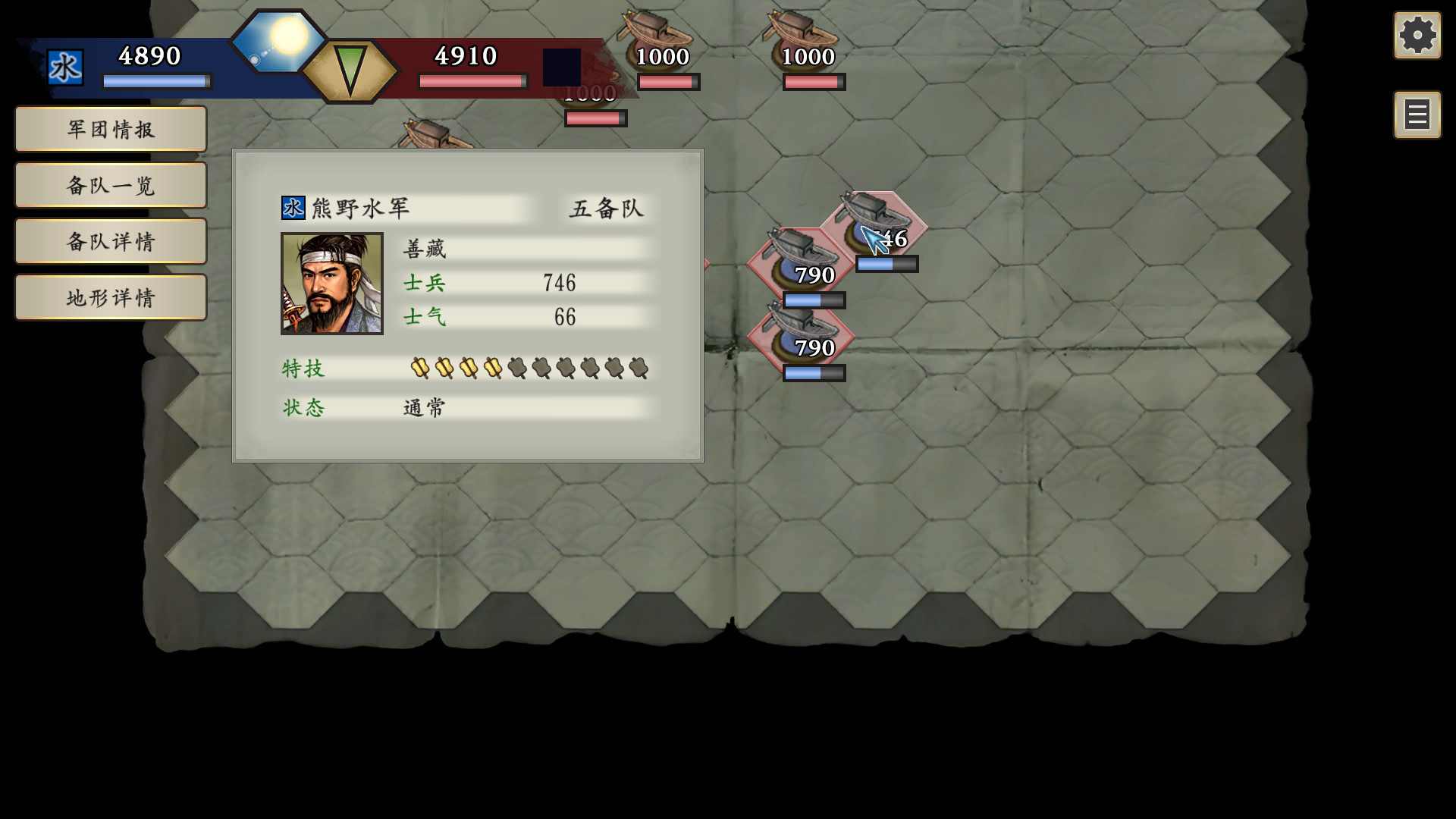Click the blue army strength bar showing 4890
Screen dimensions: 1456x819
point(157,80)
